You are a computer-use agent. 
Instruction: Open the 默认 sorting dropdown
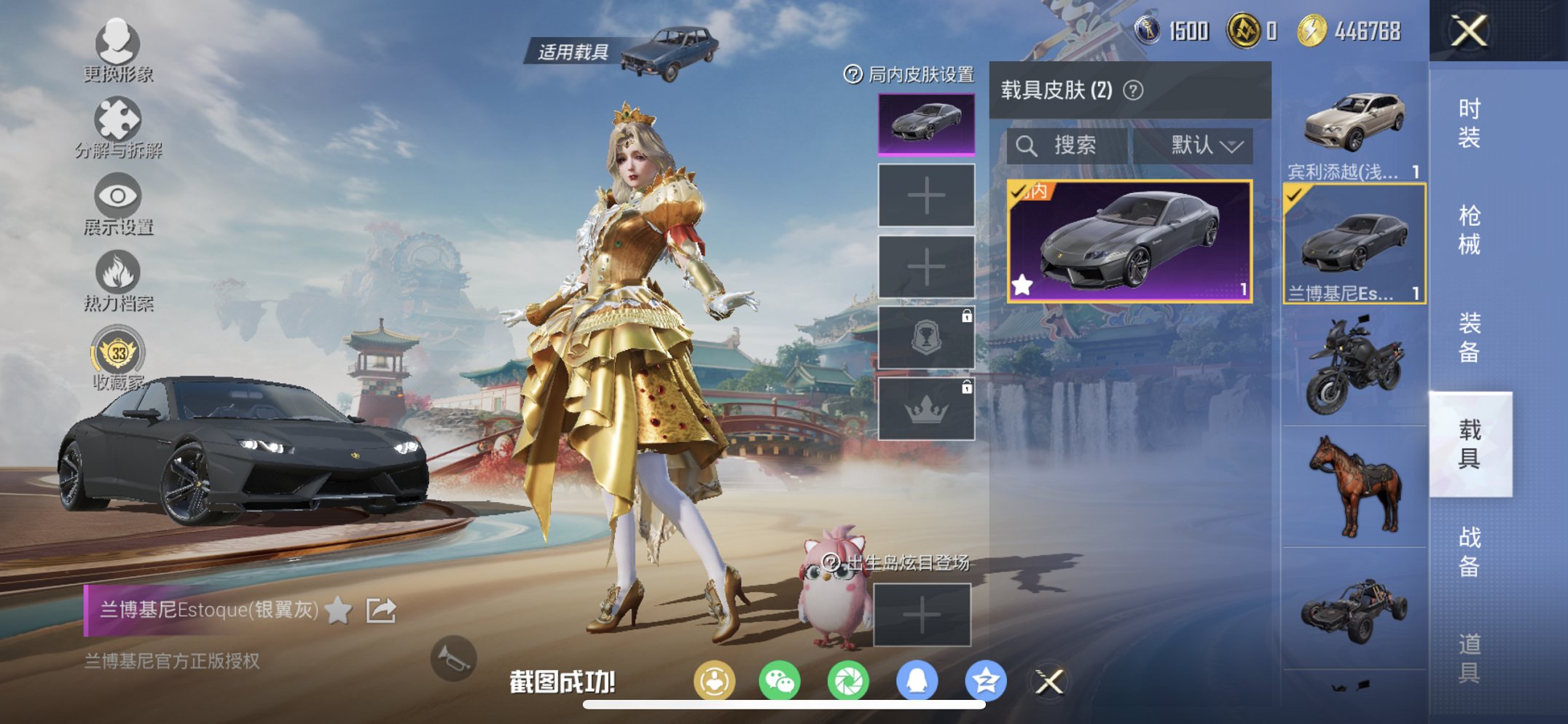[x=1202, y=146]
